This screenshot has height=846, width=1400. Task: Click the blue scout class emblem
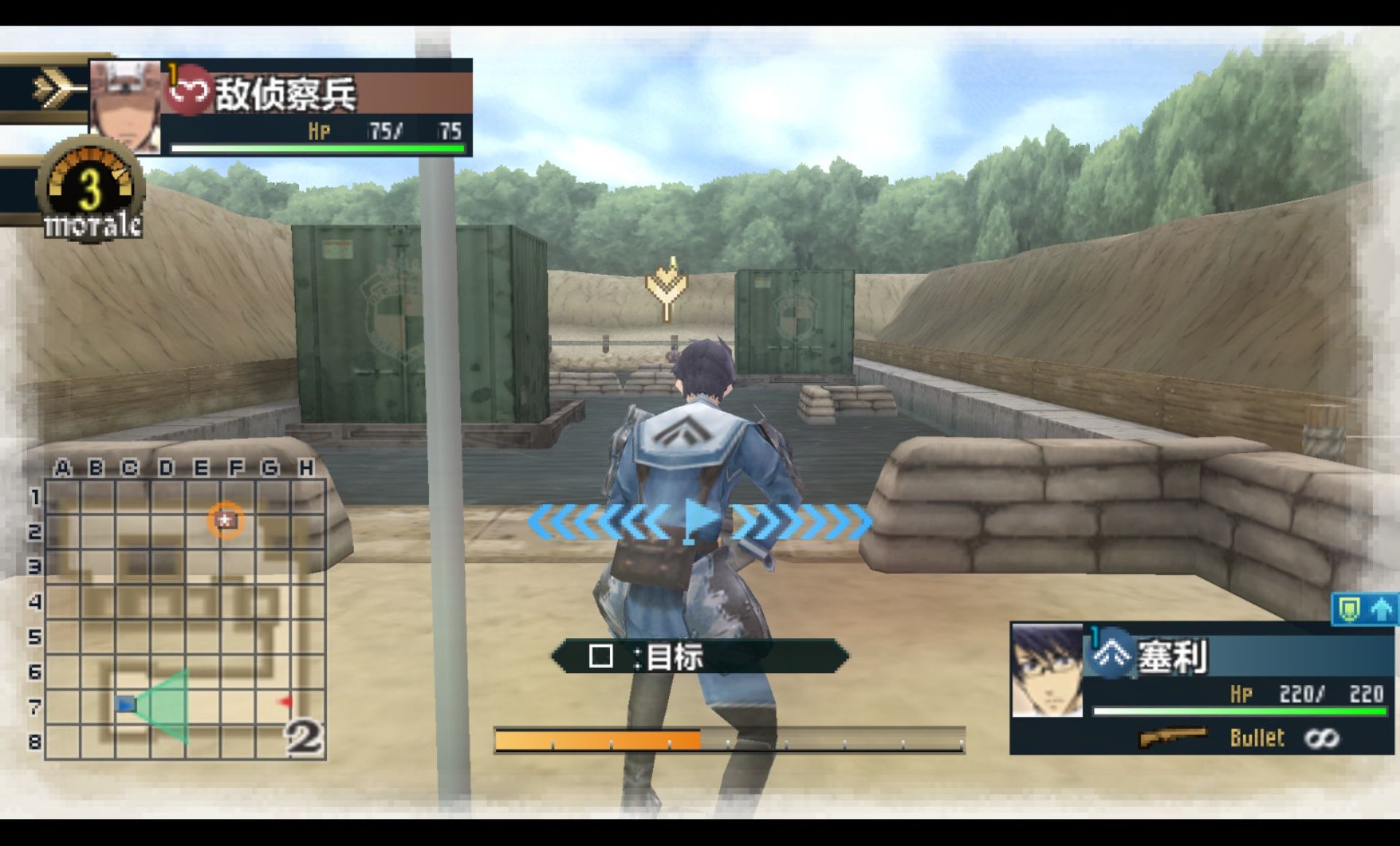(x=1111, y=653)
